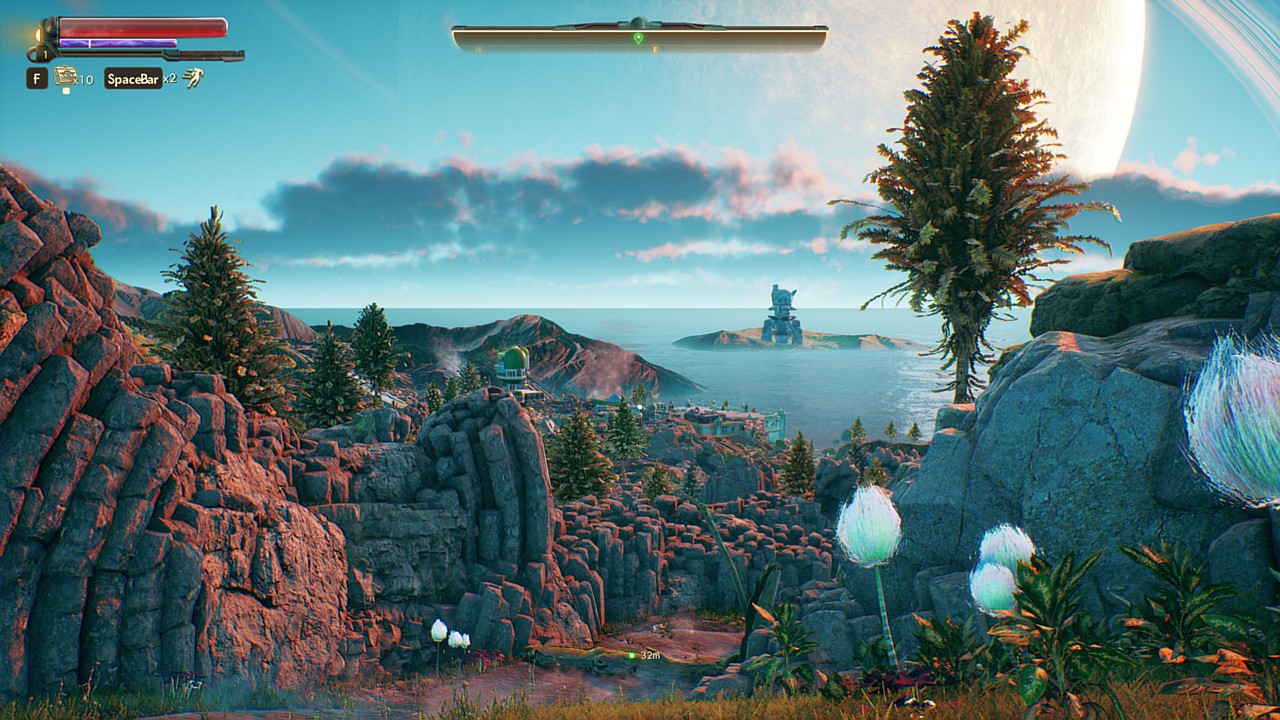Select the green quest marker on the compass
1280x720 pixels.
[x=638, y=38]
